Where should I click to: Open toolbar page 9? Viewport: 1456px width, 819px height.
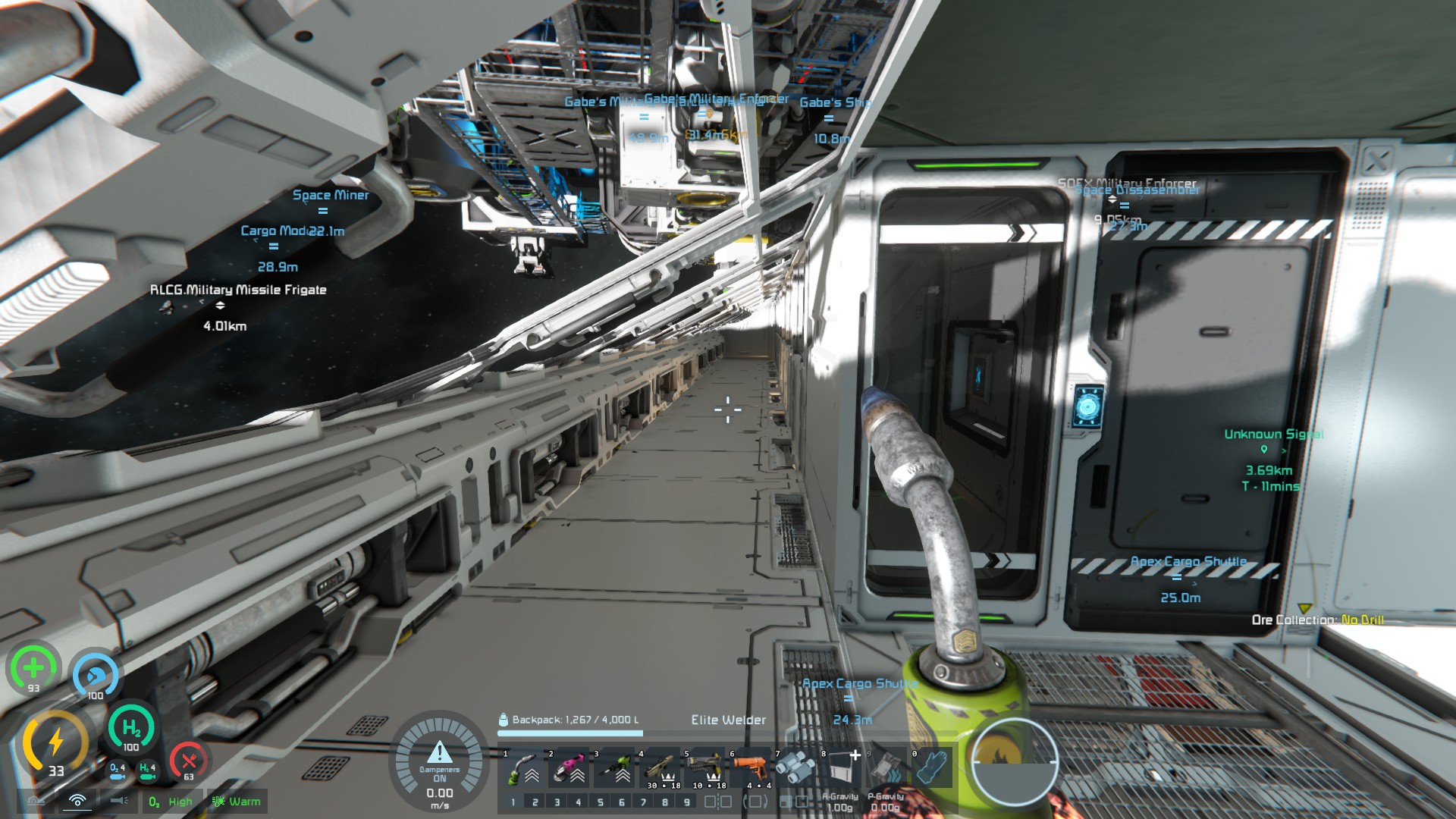point(686,802)
